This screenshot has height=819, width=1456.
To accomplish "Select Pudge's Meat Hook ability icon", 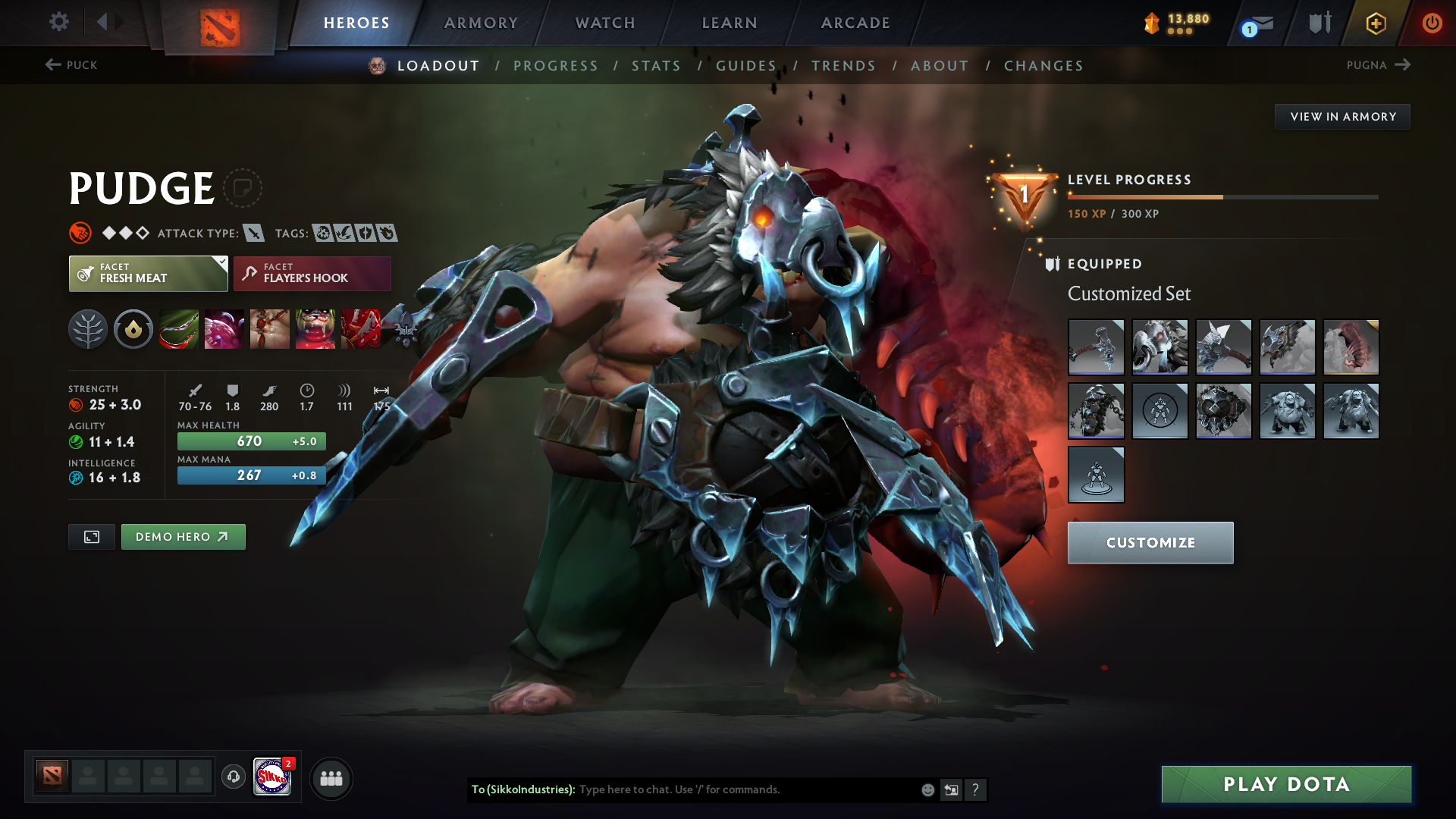I will point(179,329).
